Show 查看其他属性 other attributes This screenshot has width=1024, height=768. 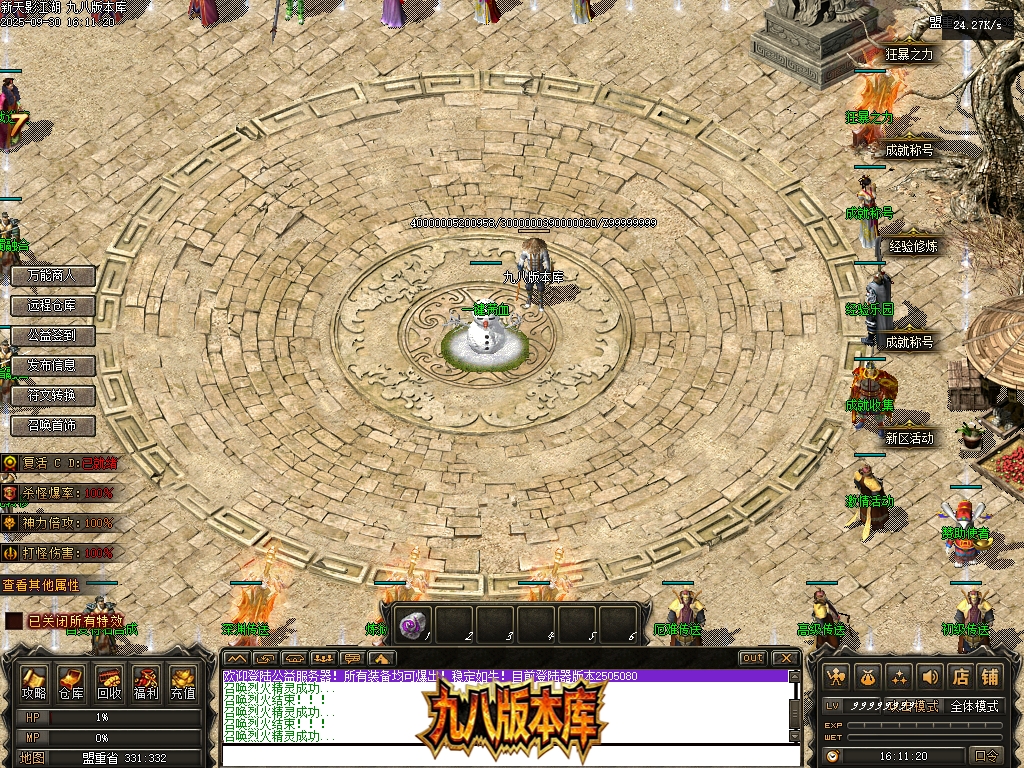(41, 585)
